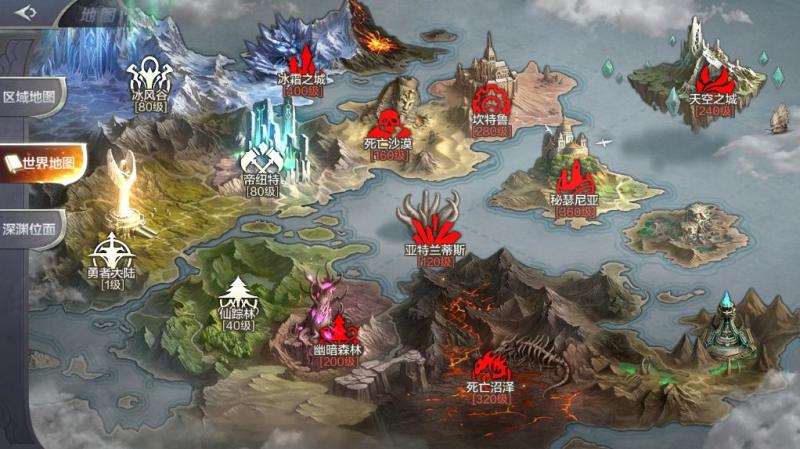Select the 坎特鲁 map marker
Viewport: 800px width, 449px height.
(x=491, y=103)
